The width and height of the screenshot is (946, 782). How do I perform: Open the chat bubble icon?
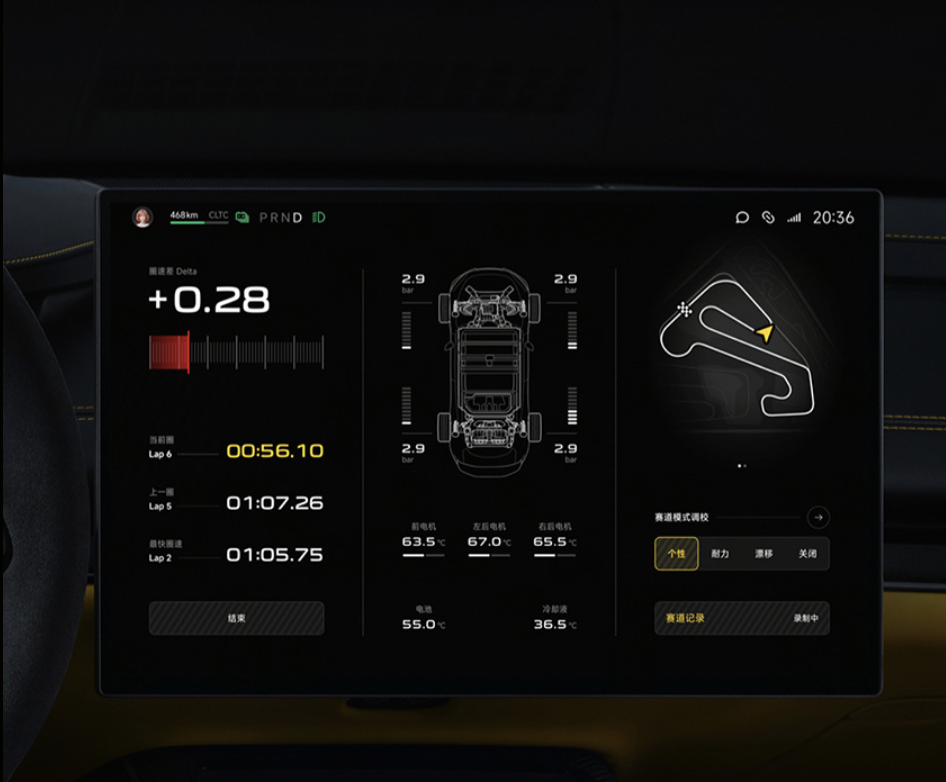coord(742,217)
